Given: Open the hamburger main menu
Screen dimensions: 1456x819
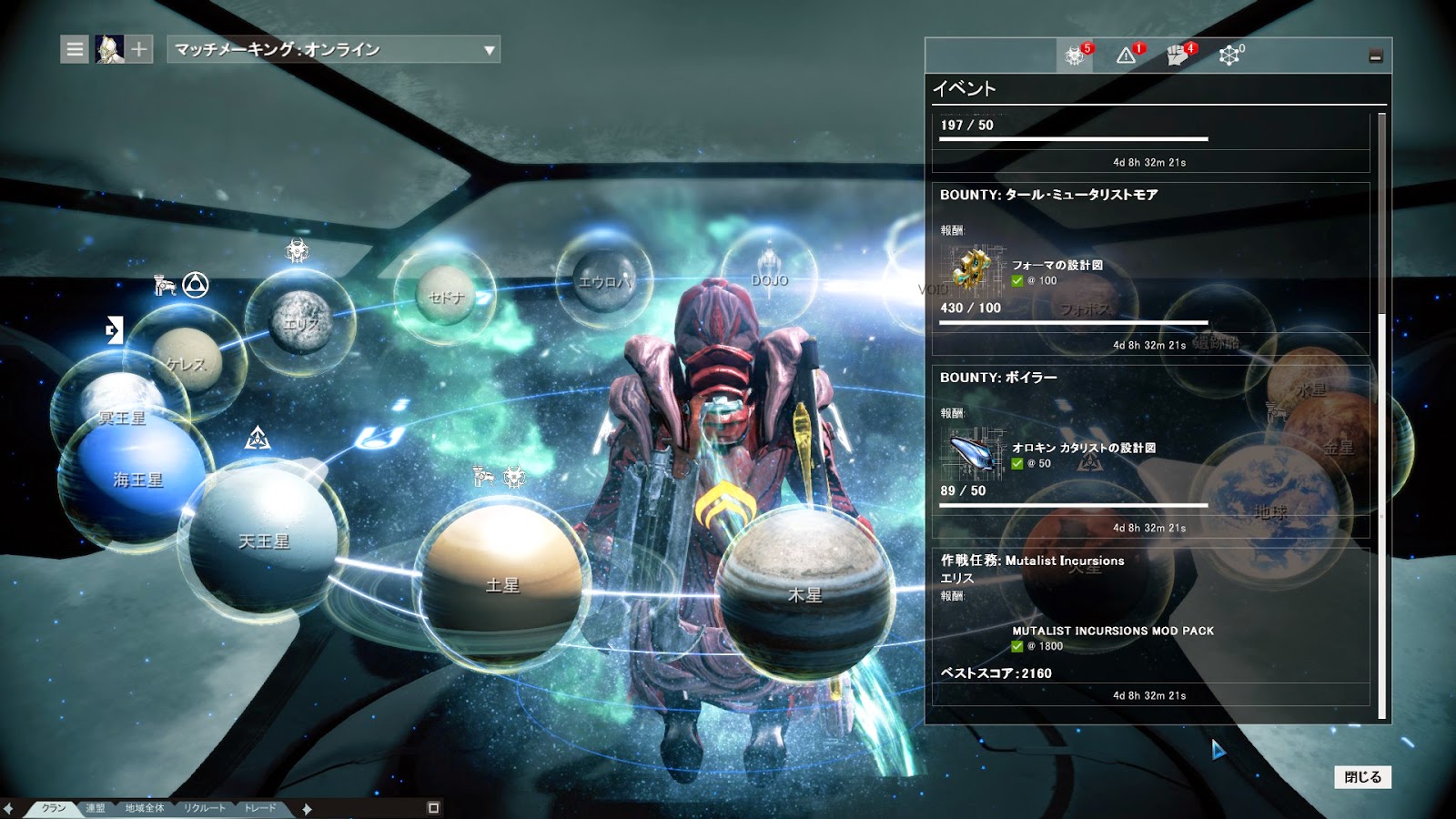Looking at the screenshot, I should tap(75, 49).
